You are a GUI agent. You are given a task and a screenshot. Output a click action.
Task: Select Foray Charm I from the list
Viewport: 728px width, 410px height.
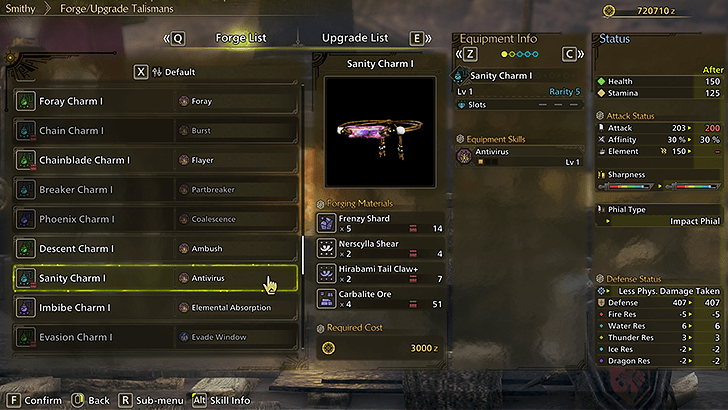click(155, 101)
